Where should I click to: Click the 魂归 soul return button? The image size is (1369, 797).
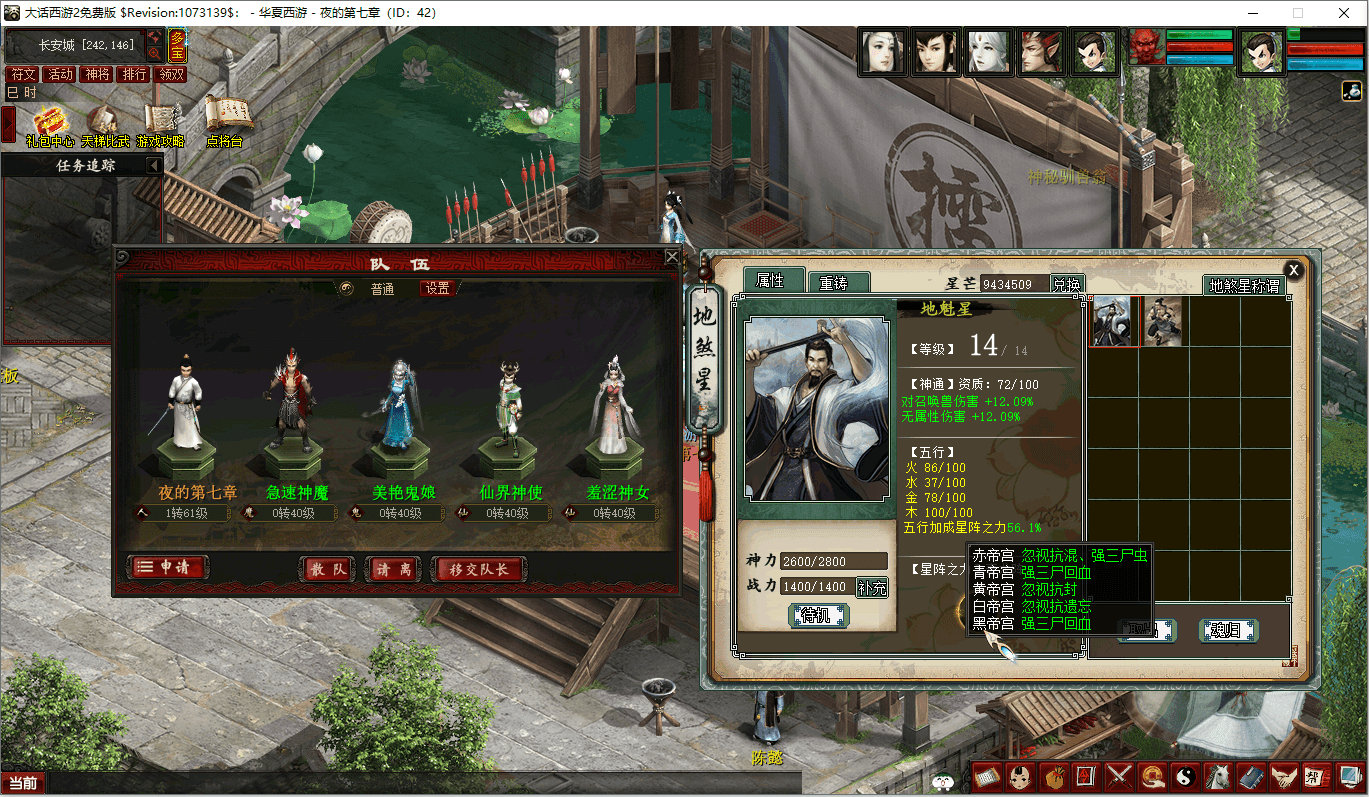click(1227, 630)
